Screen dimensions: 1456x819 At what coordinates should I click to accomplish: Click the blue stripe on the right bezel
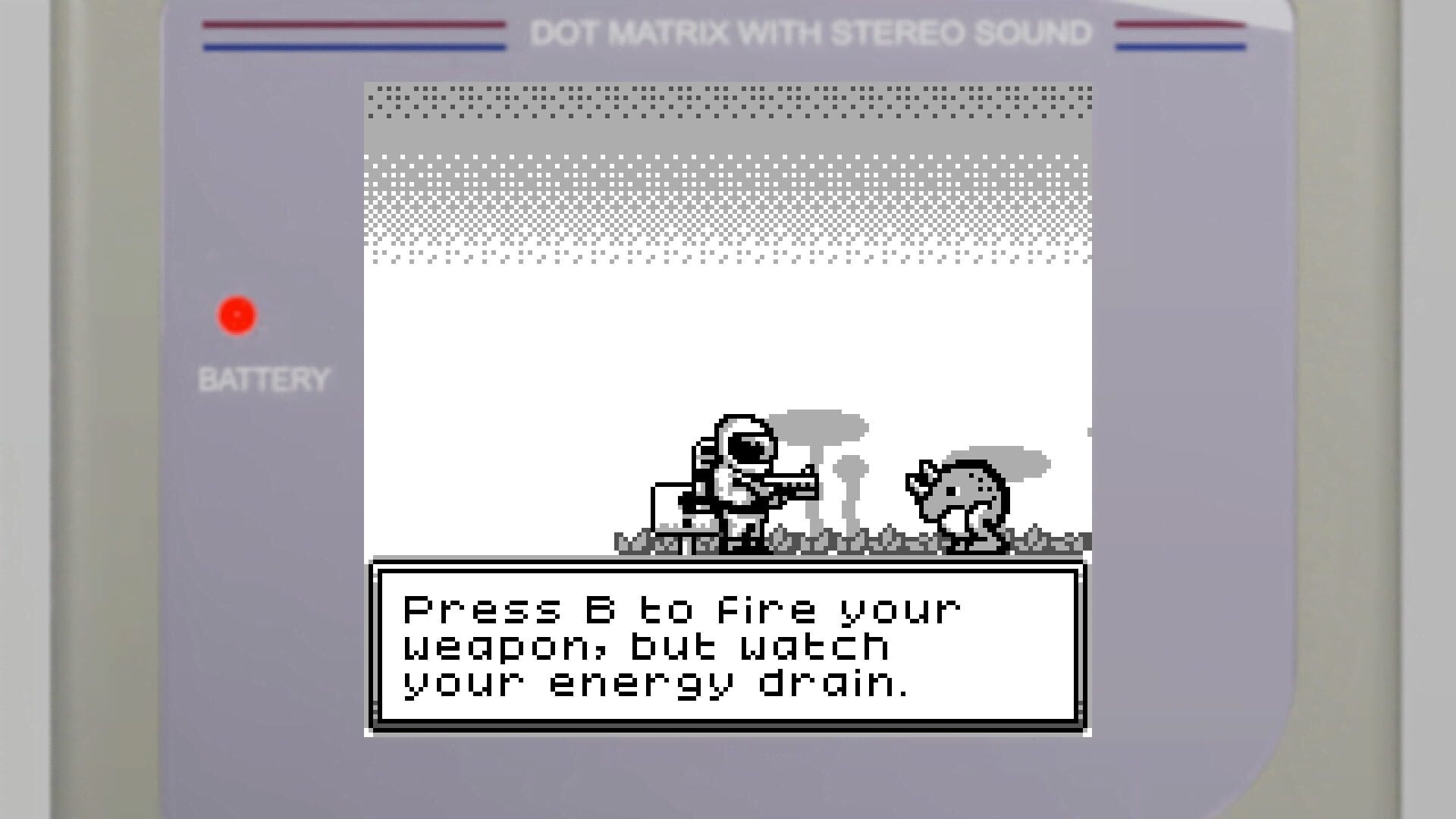[1179, 49]
